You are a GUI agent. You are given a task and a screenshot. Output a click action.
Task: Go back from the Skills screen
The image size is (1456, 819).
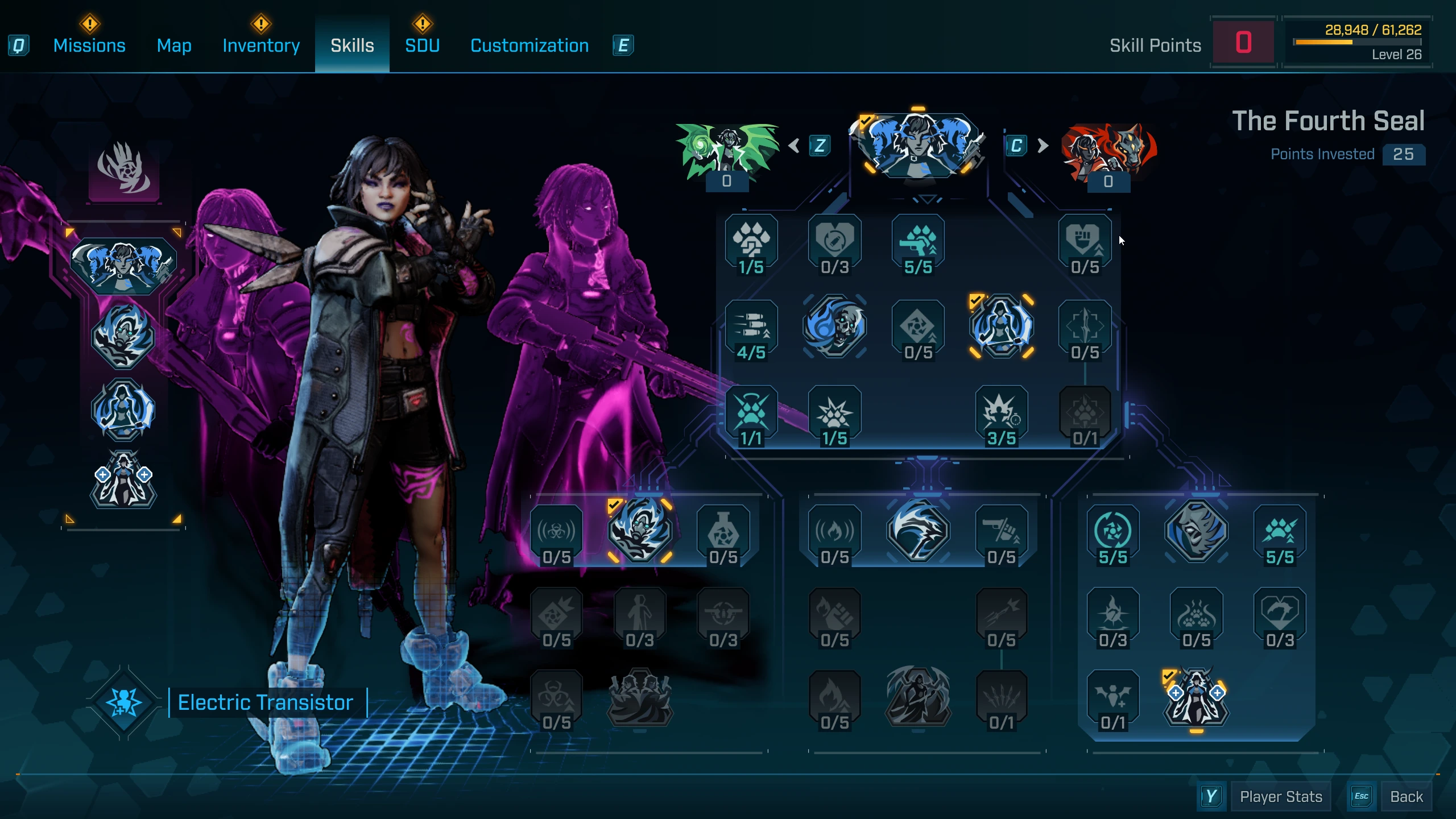[x=1406, y=797]
